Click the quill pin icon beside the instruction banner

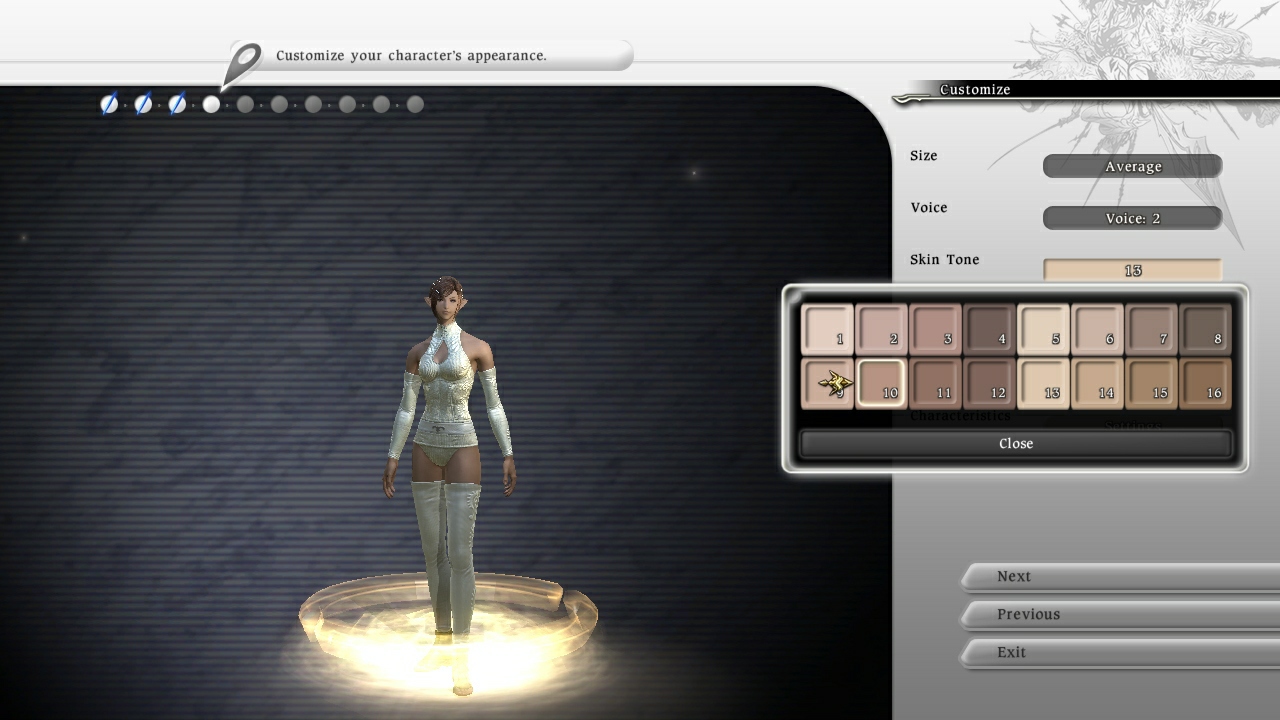(243, 57)
